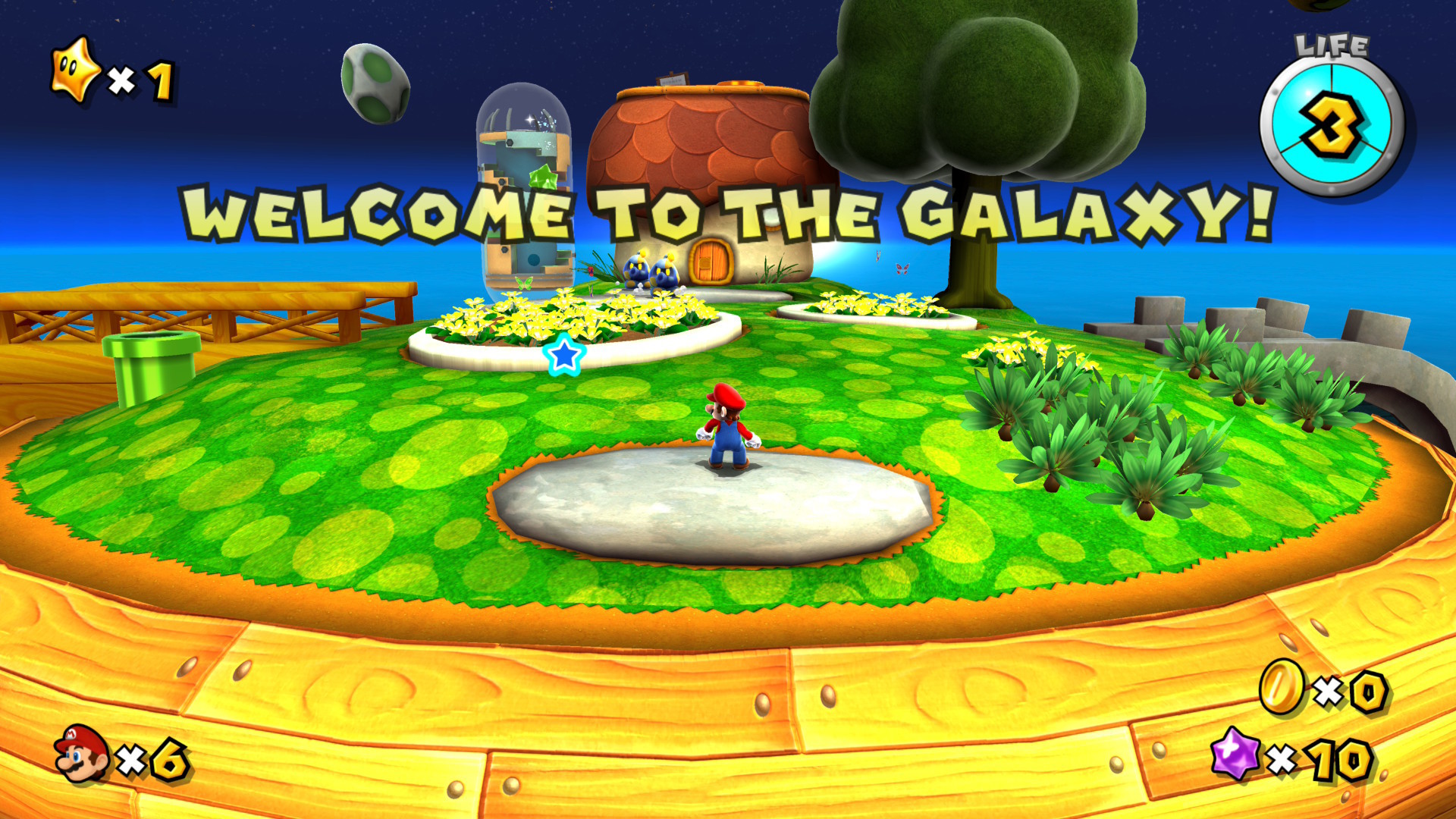Select the blue Launch Star marker
This screenshot has width=1456, height=819.
pyautogui.click(x=565, y=356)
